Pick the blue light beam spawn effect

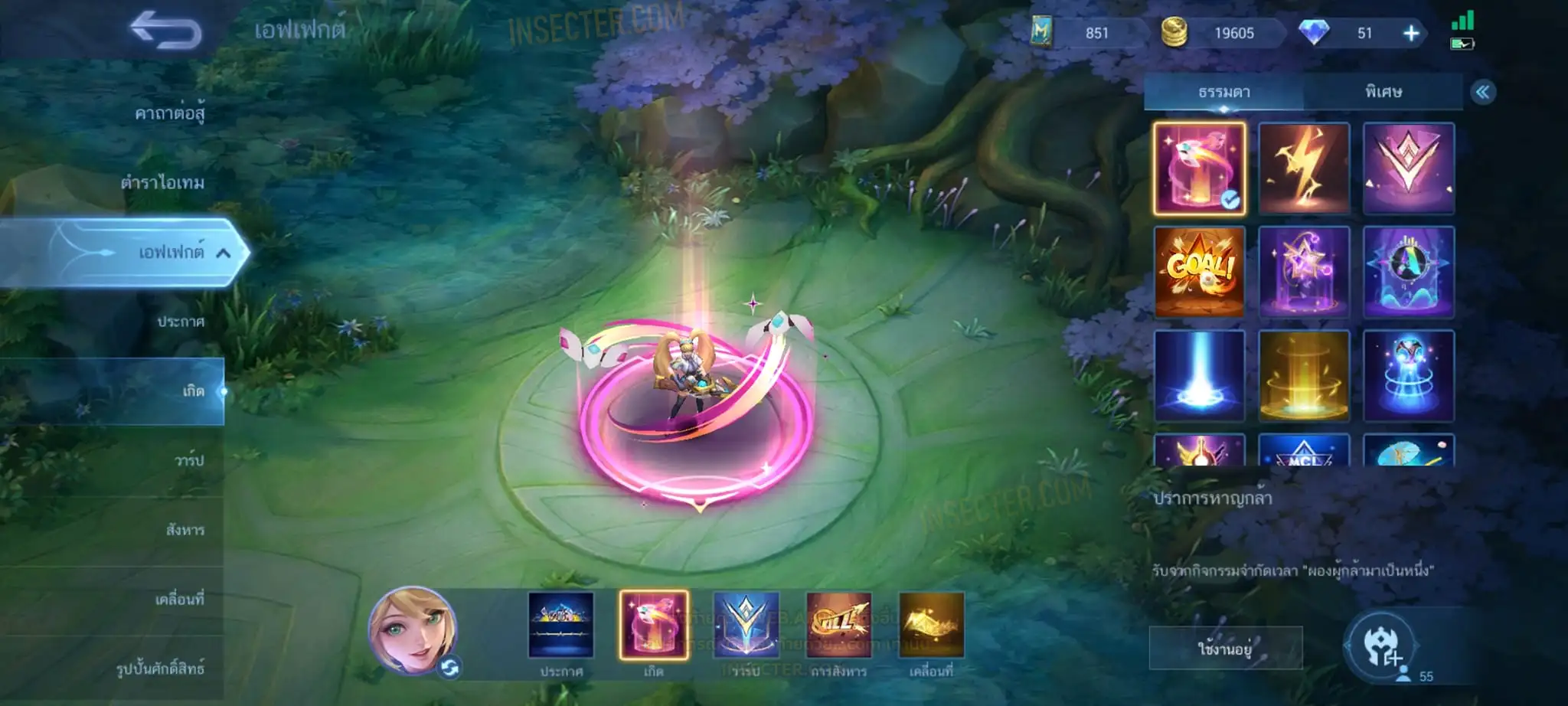[1200, 375]
